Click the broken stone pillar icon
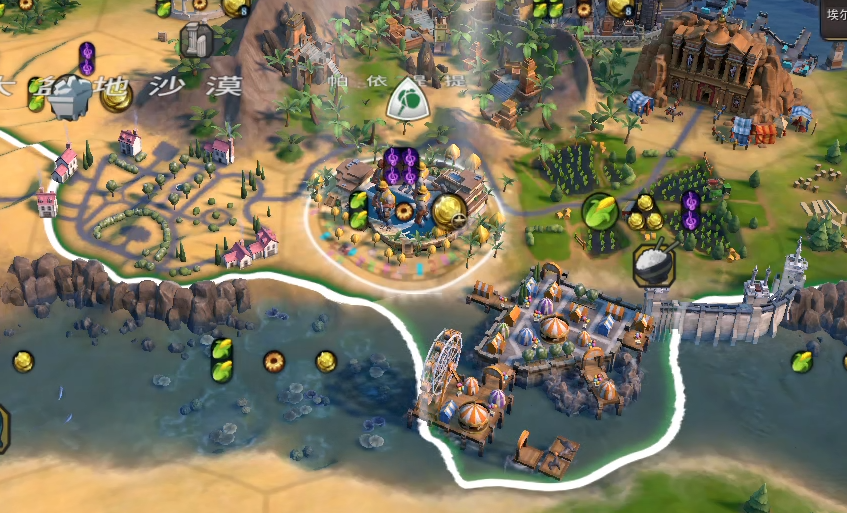 tap(197, 41)
